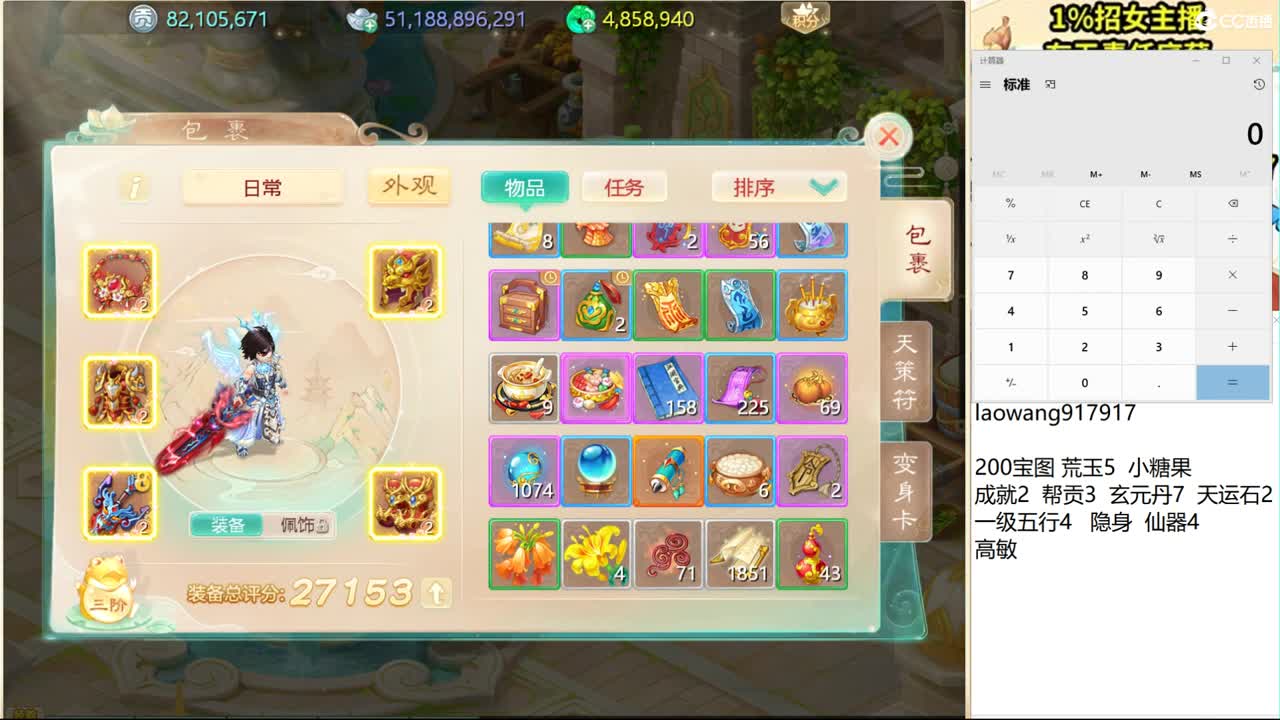Click the info icon on the 包裹 panel
Viewport: 1280px width, 720px height.
[x=134, y=188]
